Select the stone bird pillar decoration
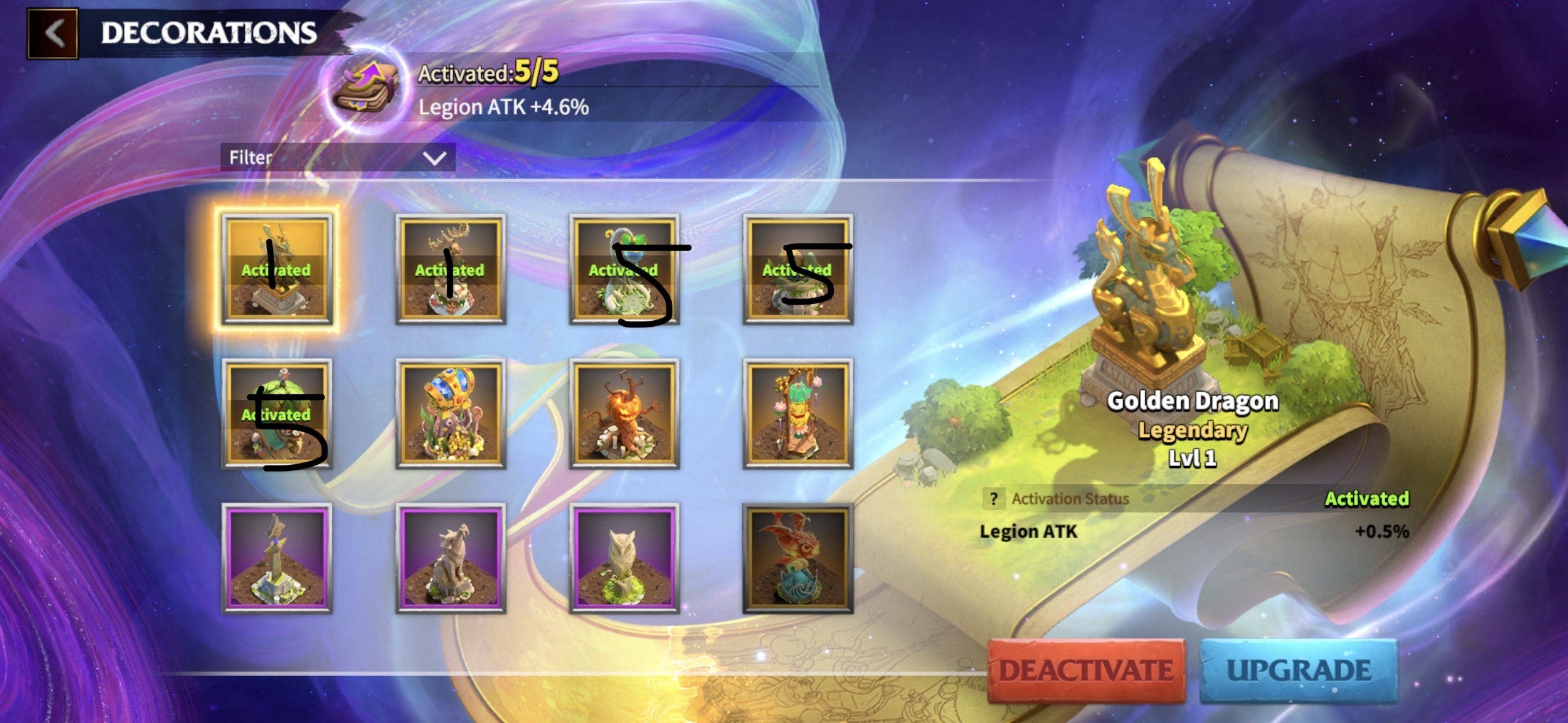1568x723 pixels. pos(277,559)
